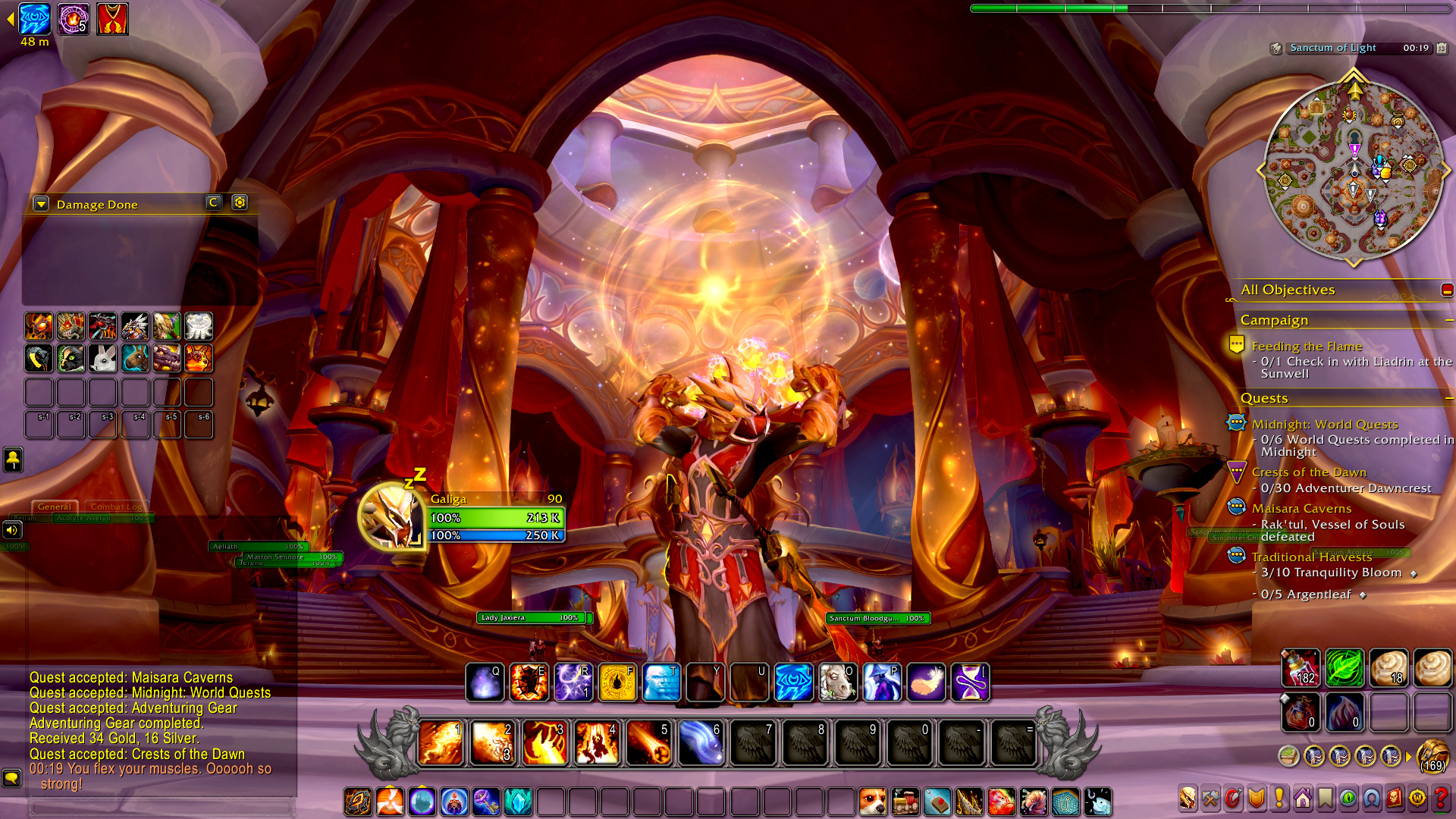
Task: Open the red question mark help menu
Action: point(1440,799)
